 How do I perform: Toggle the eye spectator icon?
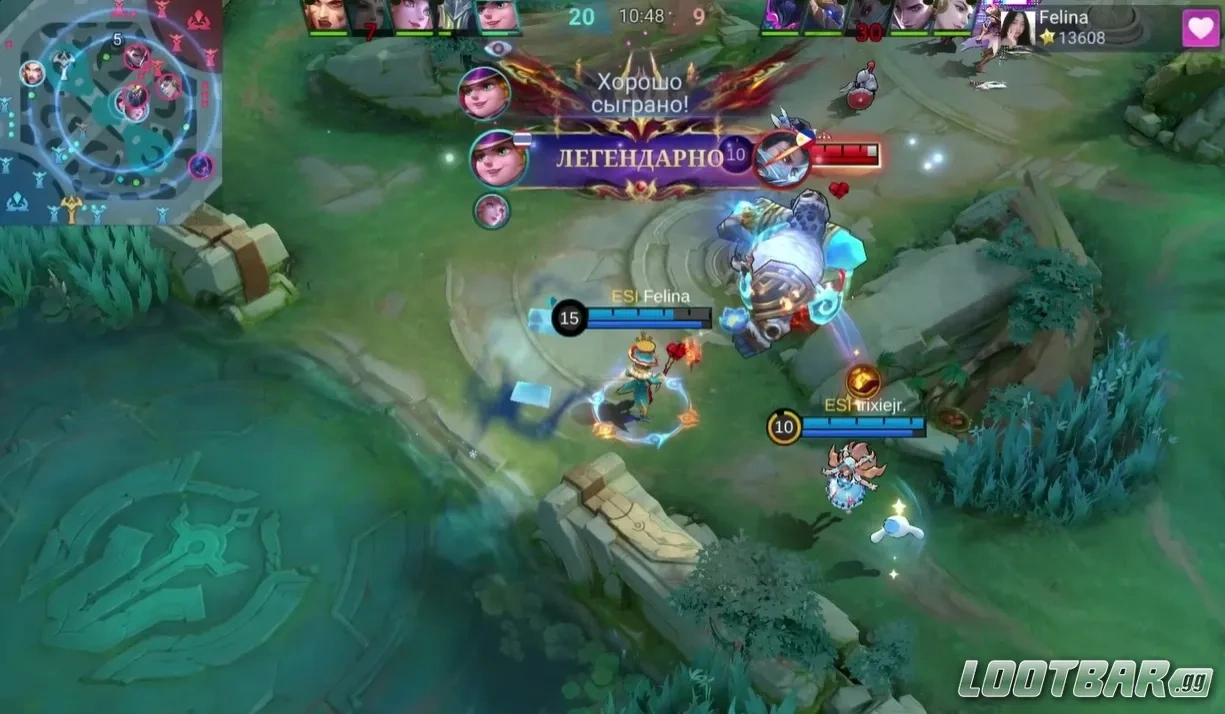[492, 48]
